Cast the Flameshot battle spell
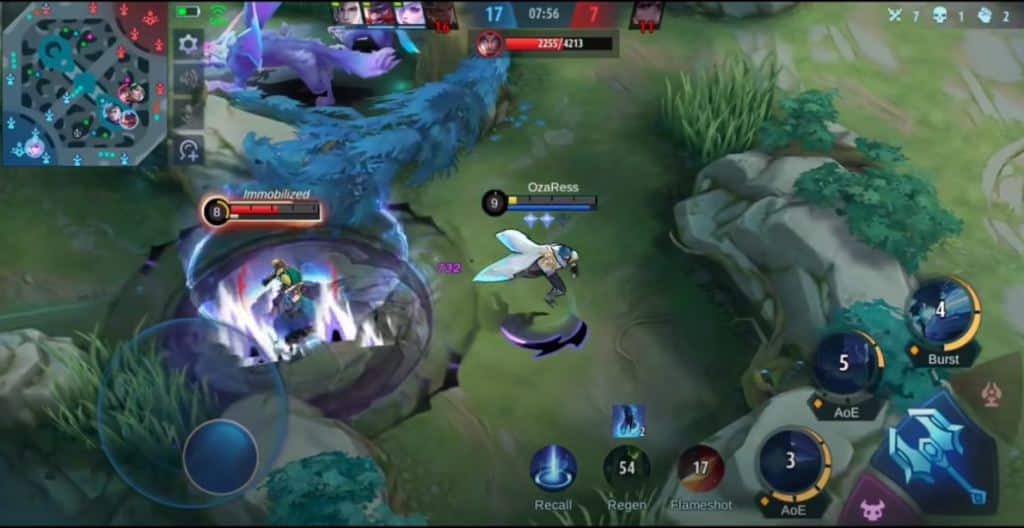The width and height of the screenshot is (1024, 528). [701, 468]
